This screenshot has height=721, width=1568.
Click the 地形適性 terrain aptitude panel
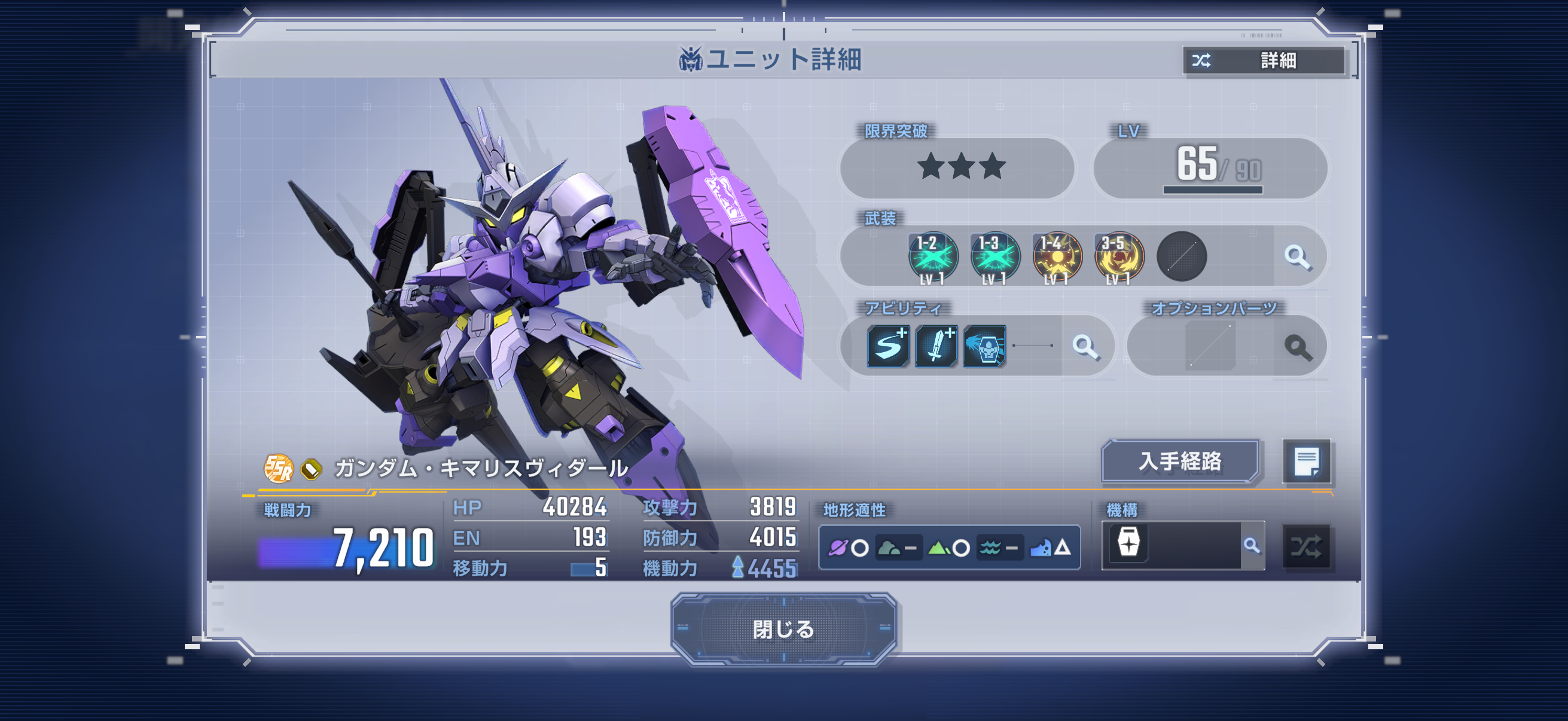[949, 548]
